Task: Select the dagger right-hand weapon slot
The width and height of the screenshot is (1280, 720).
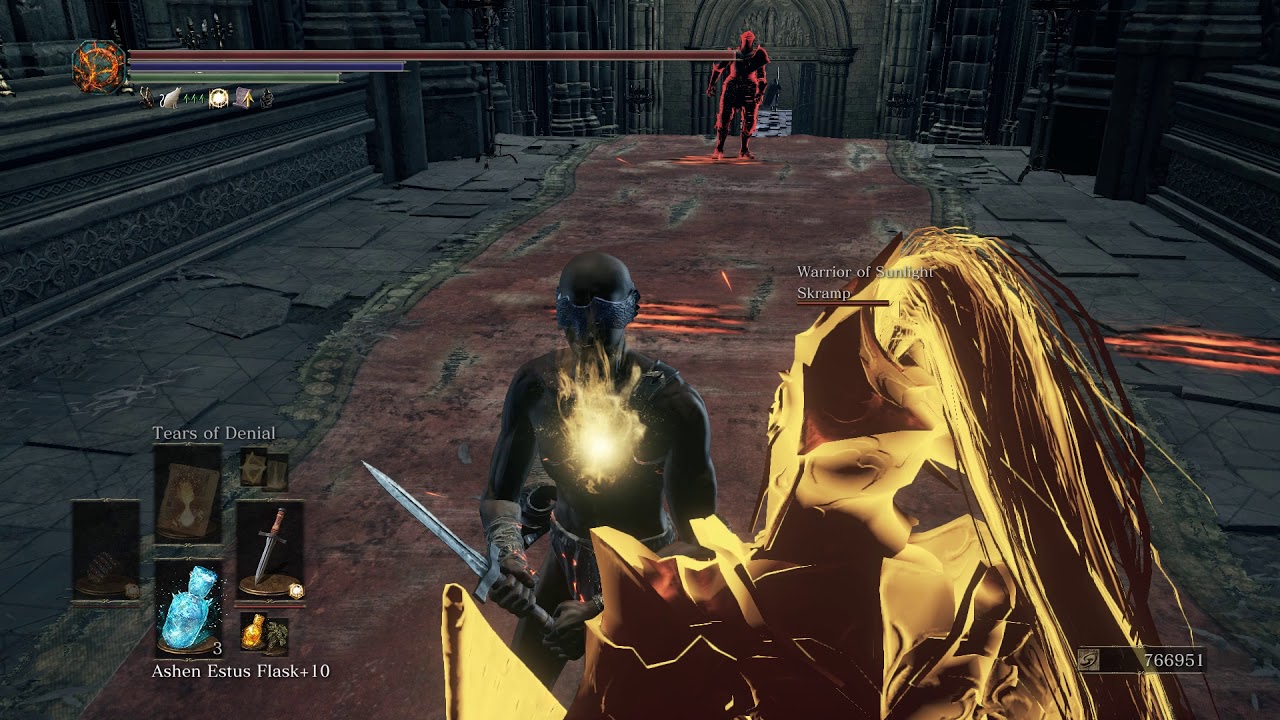Action: coord(270,552)
